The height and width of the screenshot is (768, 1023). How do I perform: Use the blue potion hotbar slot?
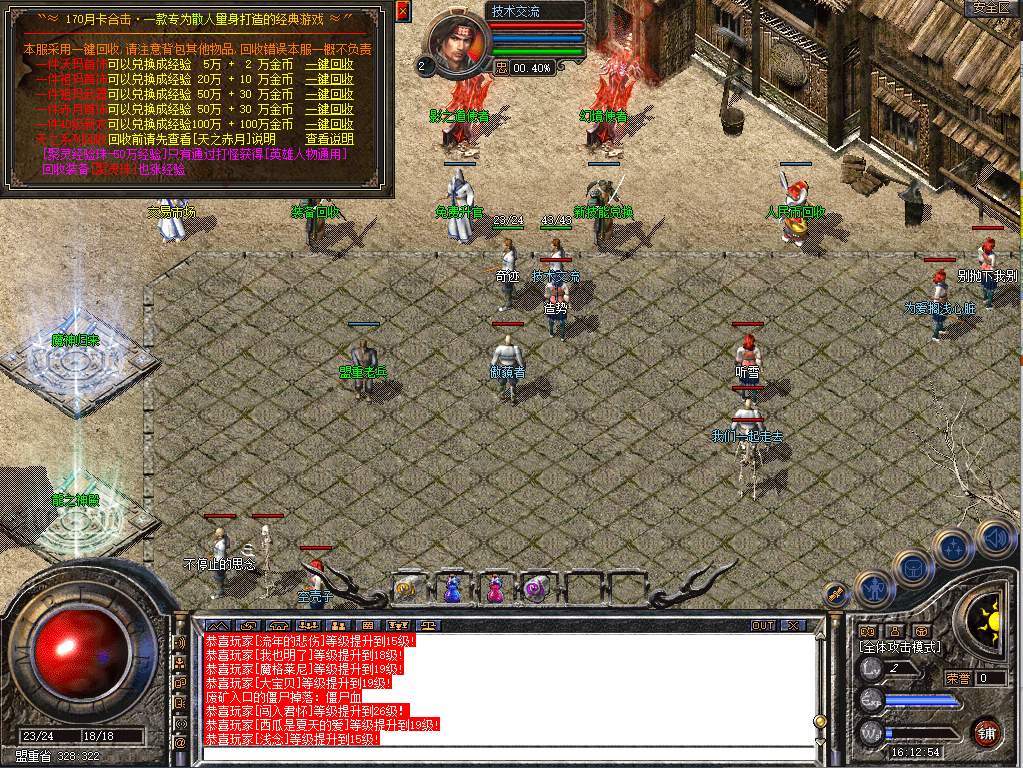(x=451, y=588)
